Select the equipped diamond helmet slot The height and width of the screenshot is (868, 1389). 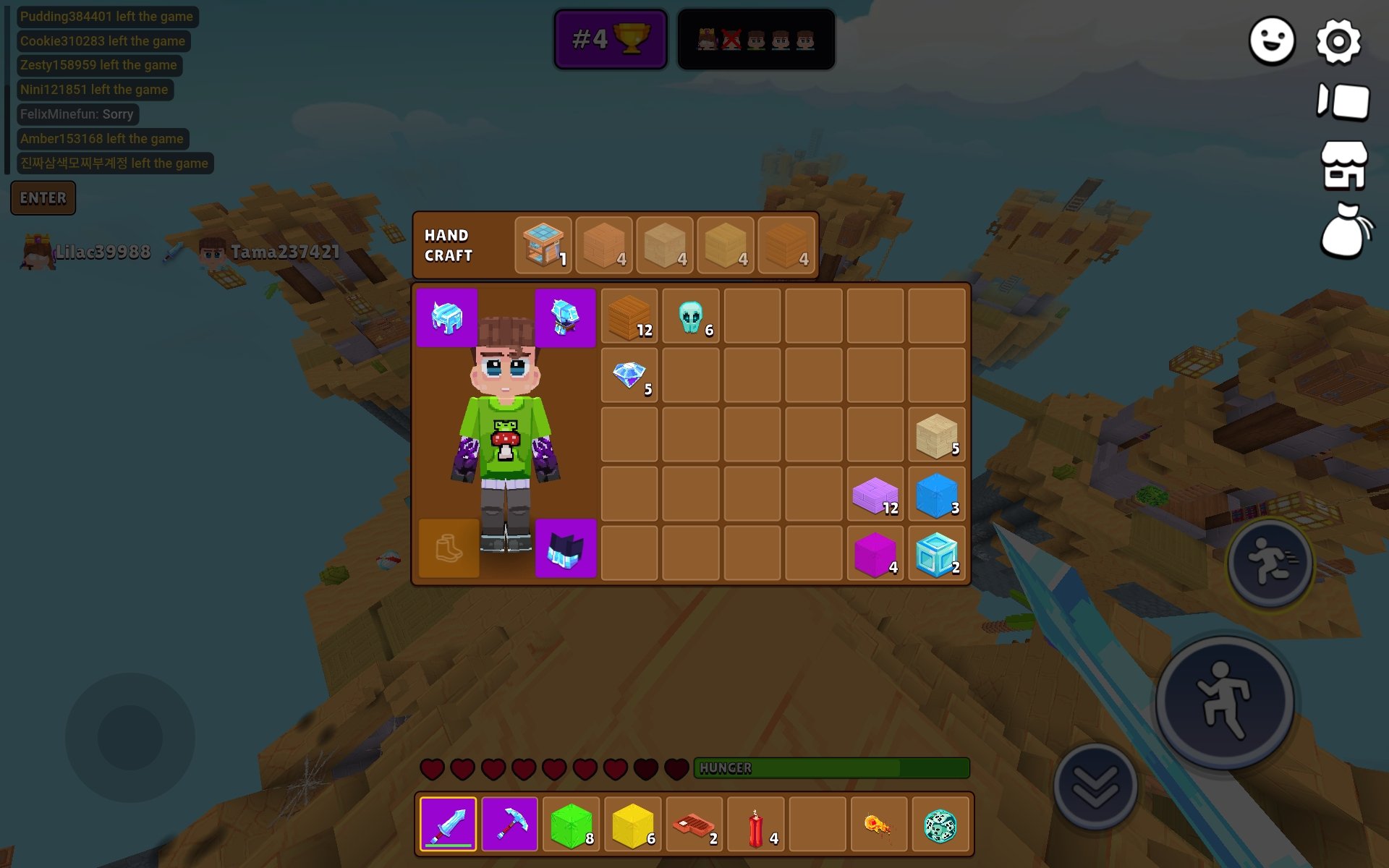(x=447, y=318)
